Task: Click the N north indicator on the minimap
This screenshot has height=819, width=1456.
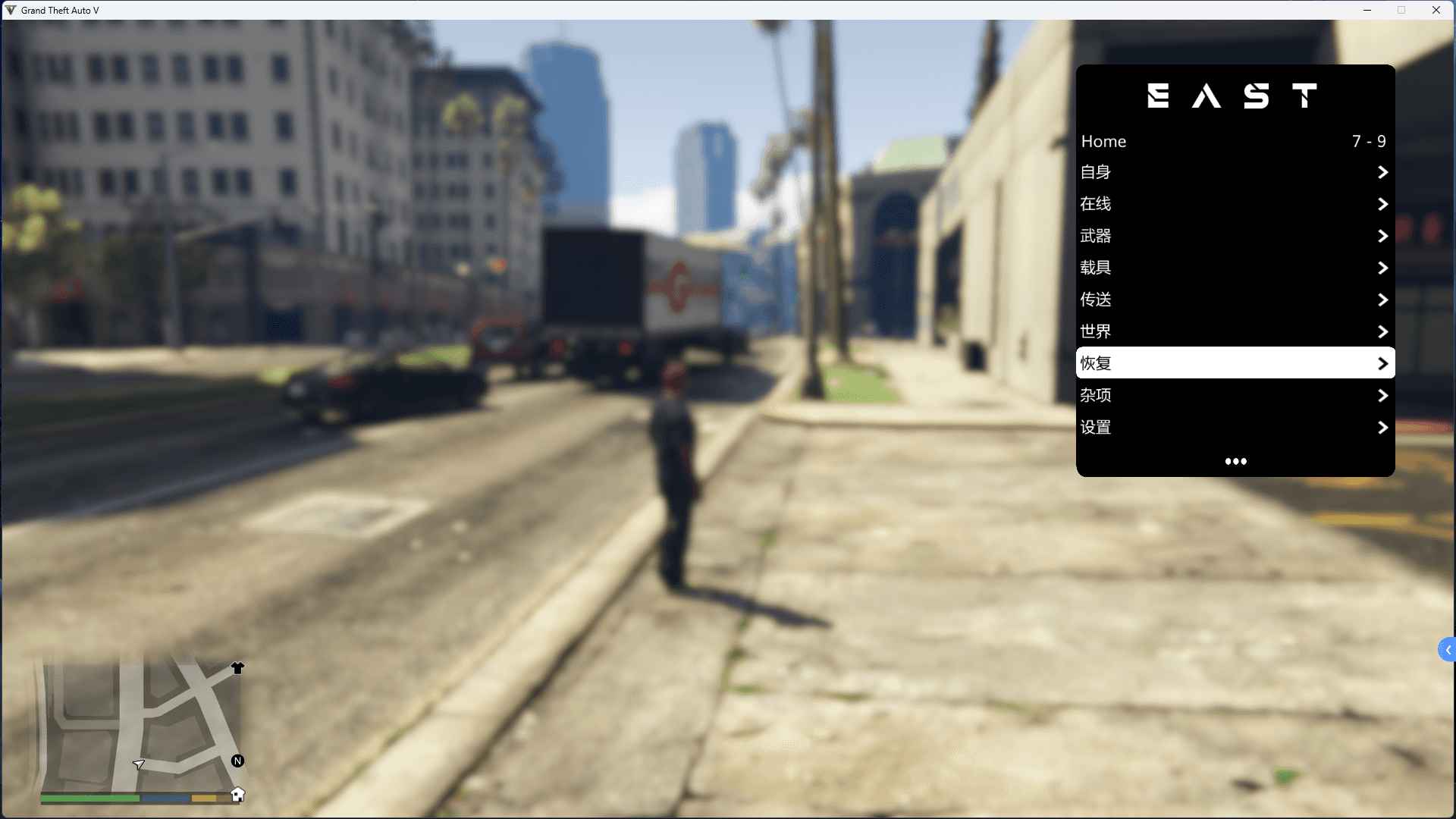Action: pos(238,761)
